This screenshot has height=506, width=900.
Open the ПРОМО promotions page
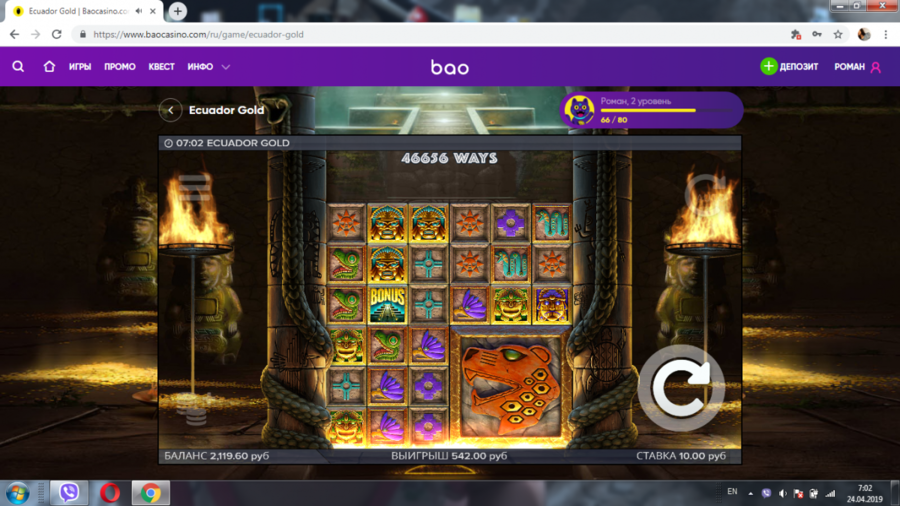click(x=120, y=67)
